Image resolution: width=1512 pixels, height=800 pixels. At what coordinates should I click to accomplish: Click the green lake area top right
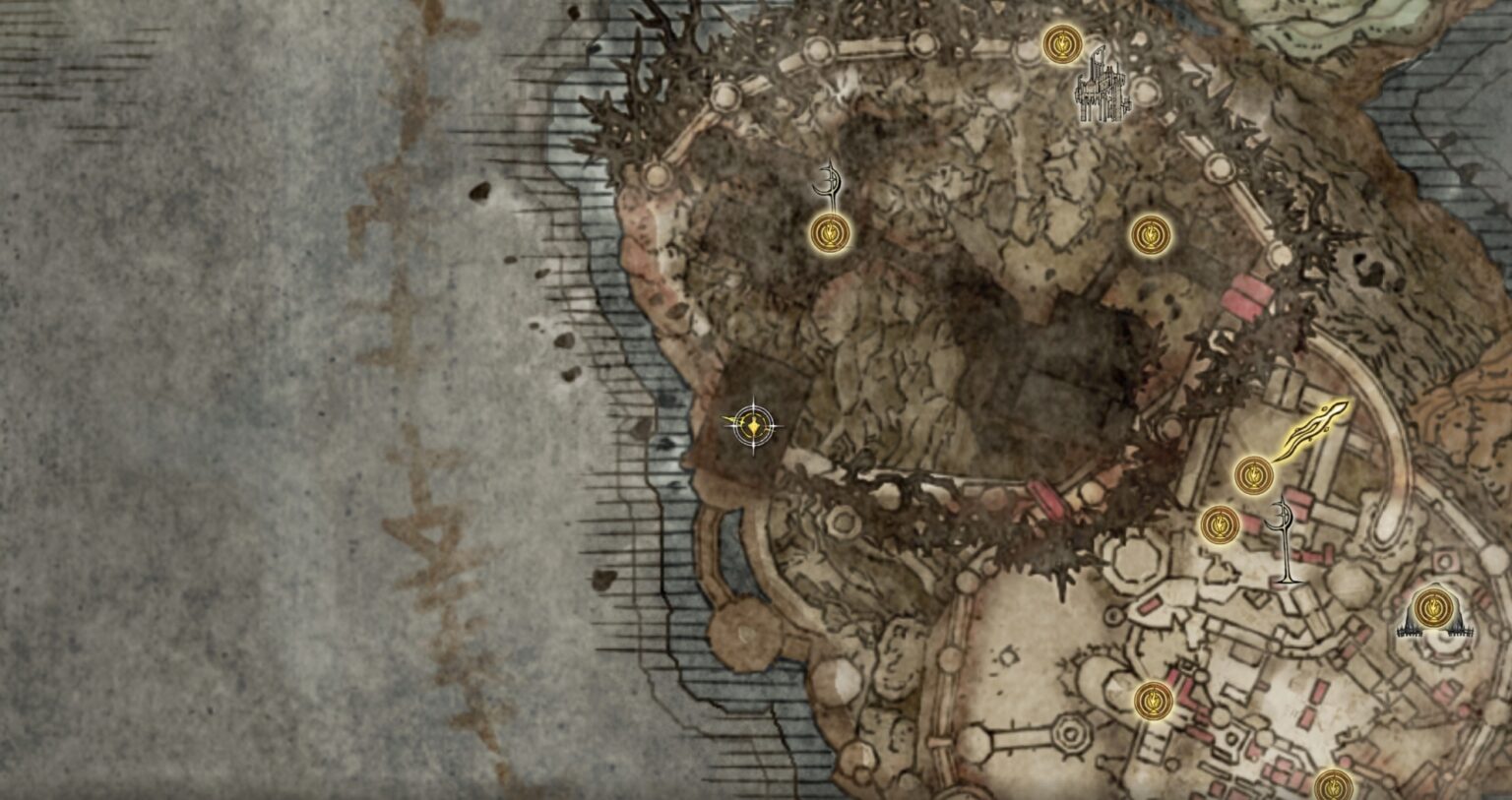pos(1378,20)
